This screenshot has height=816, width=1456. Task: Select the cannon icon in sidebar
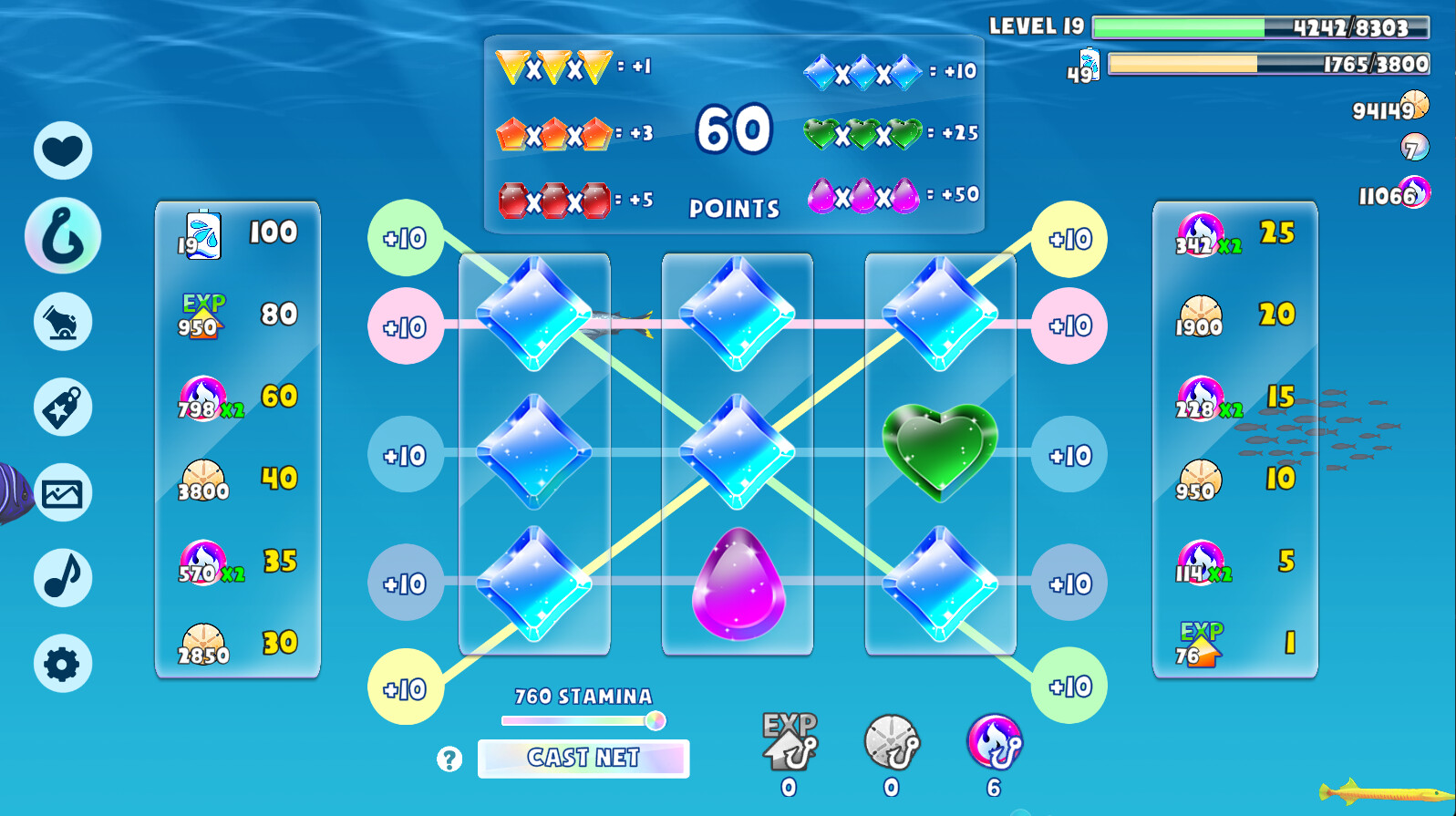62,321
